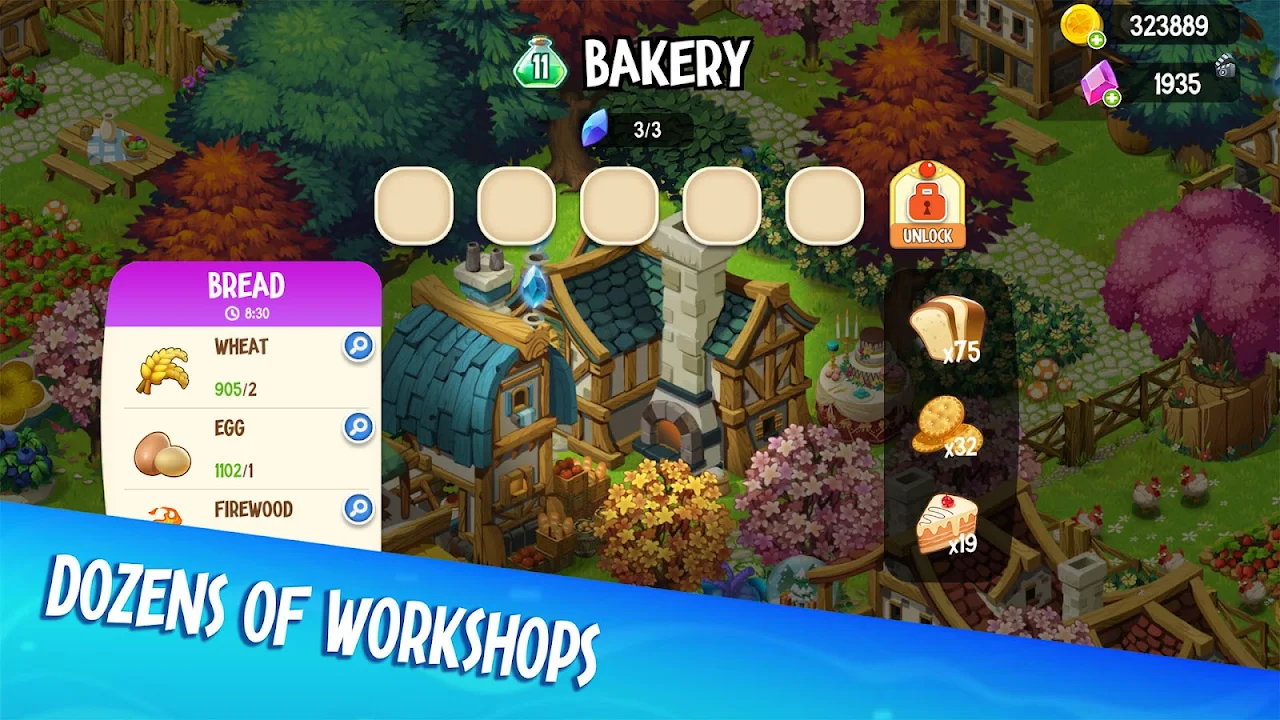Open the film clapper video icon
The height and width of the screenshot is (720, 1280).
click(x=1226, y=68)
